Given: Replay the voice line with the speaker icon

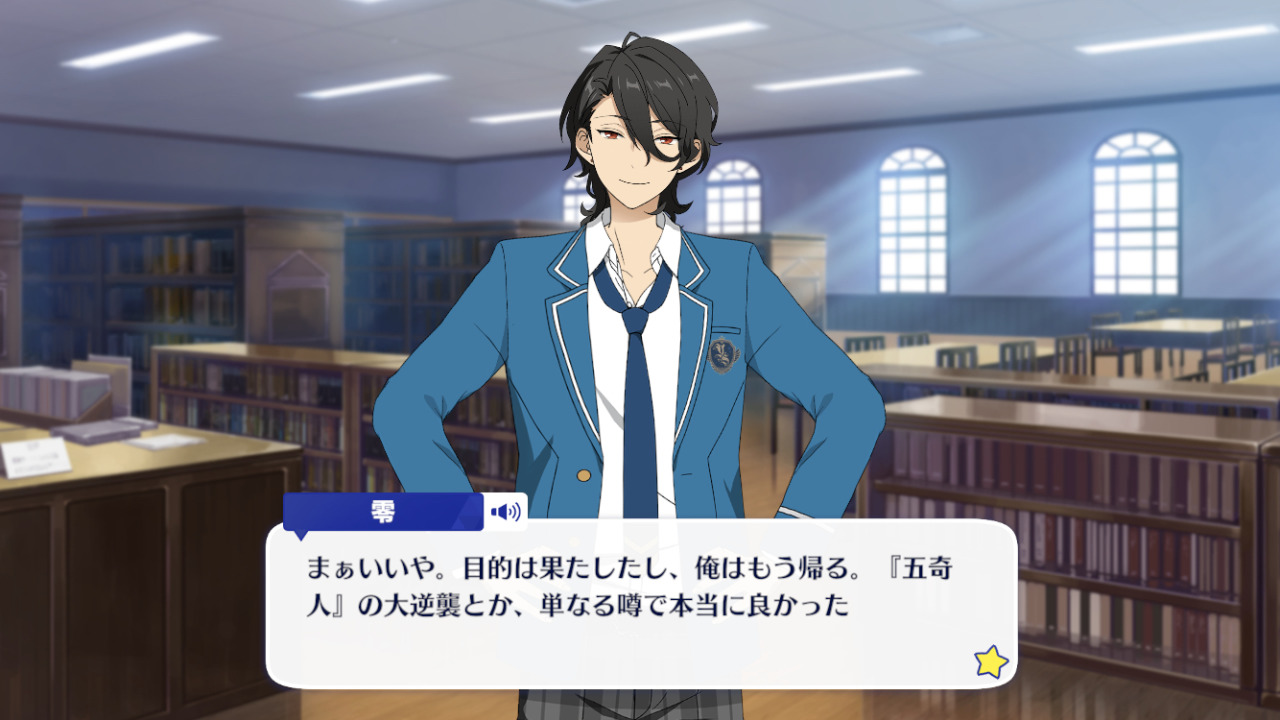Looking at the screenshot, I should coord(505,512).
